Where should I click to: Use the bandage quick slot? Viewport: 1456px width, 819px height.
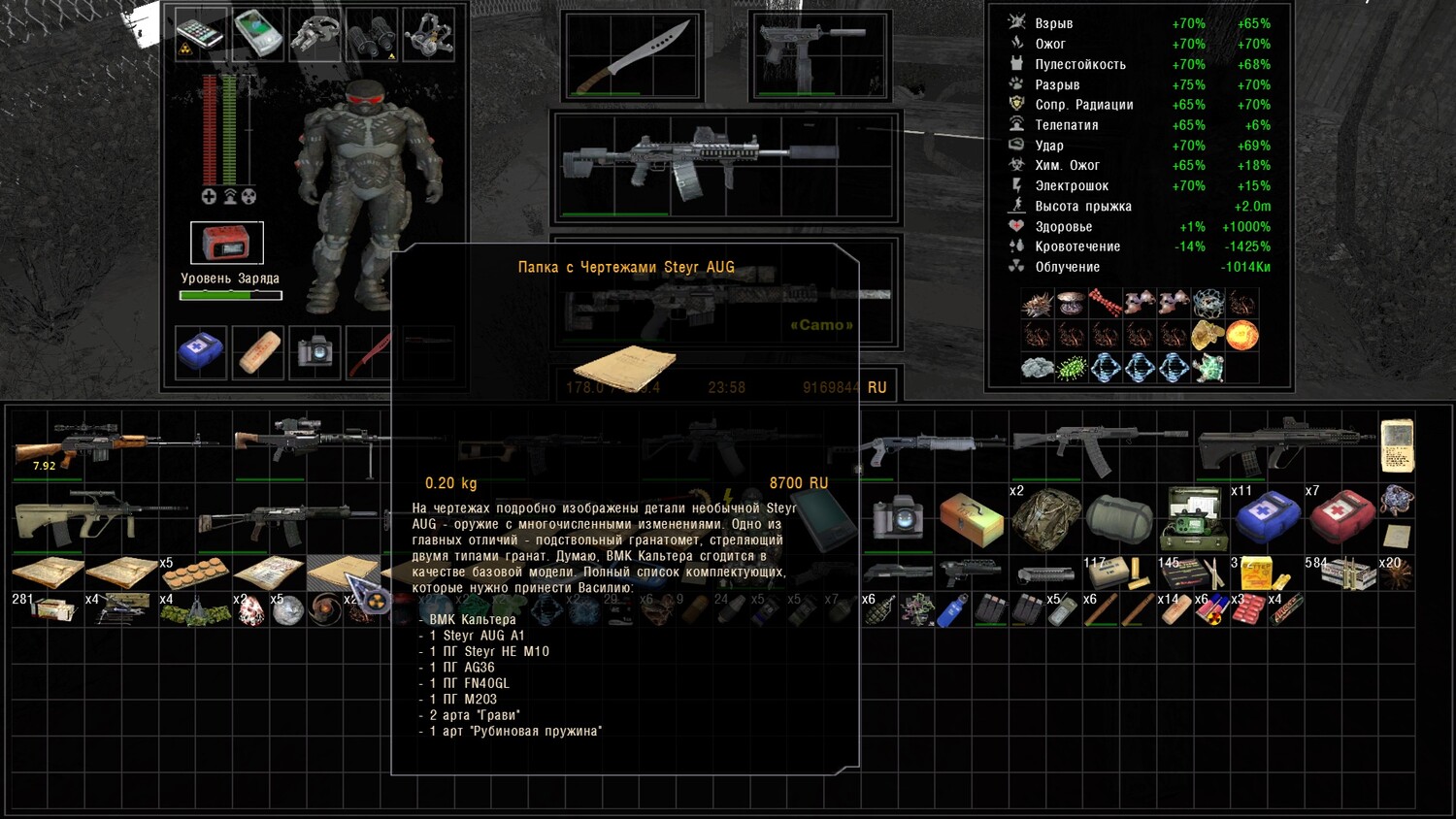pyautogui.click(x=258, y=351)
